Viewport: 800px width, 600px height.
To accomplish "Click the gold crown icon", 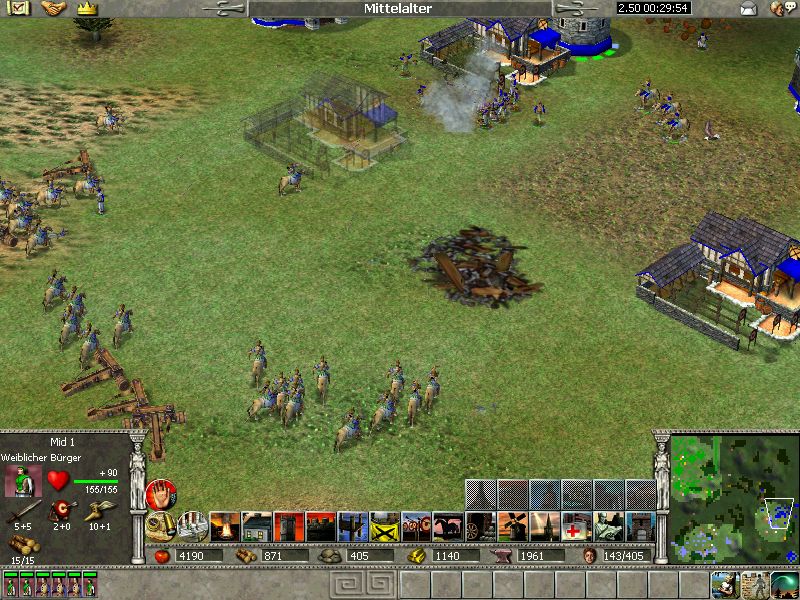I will (86, 8).
